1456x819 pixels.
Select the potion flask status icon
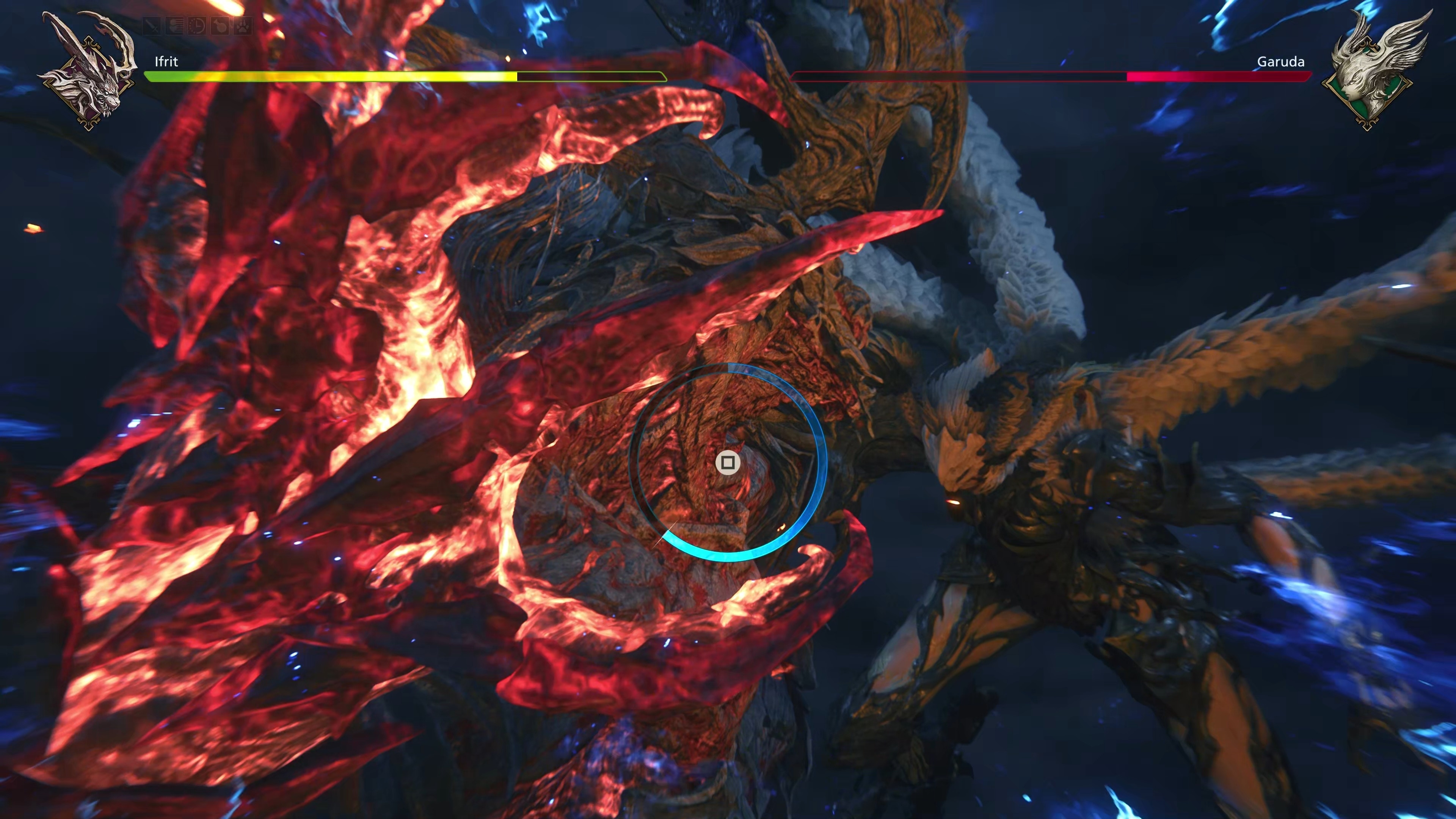[x=220, y=26]
